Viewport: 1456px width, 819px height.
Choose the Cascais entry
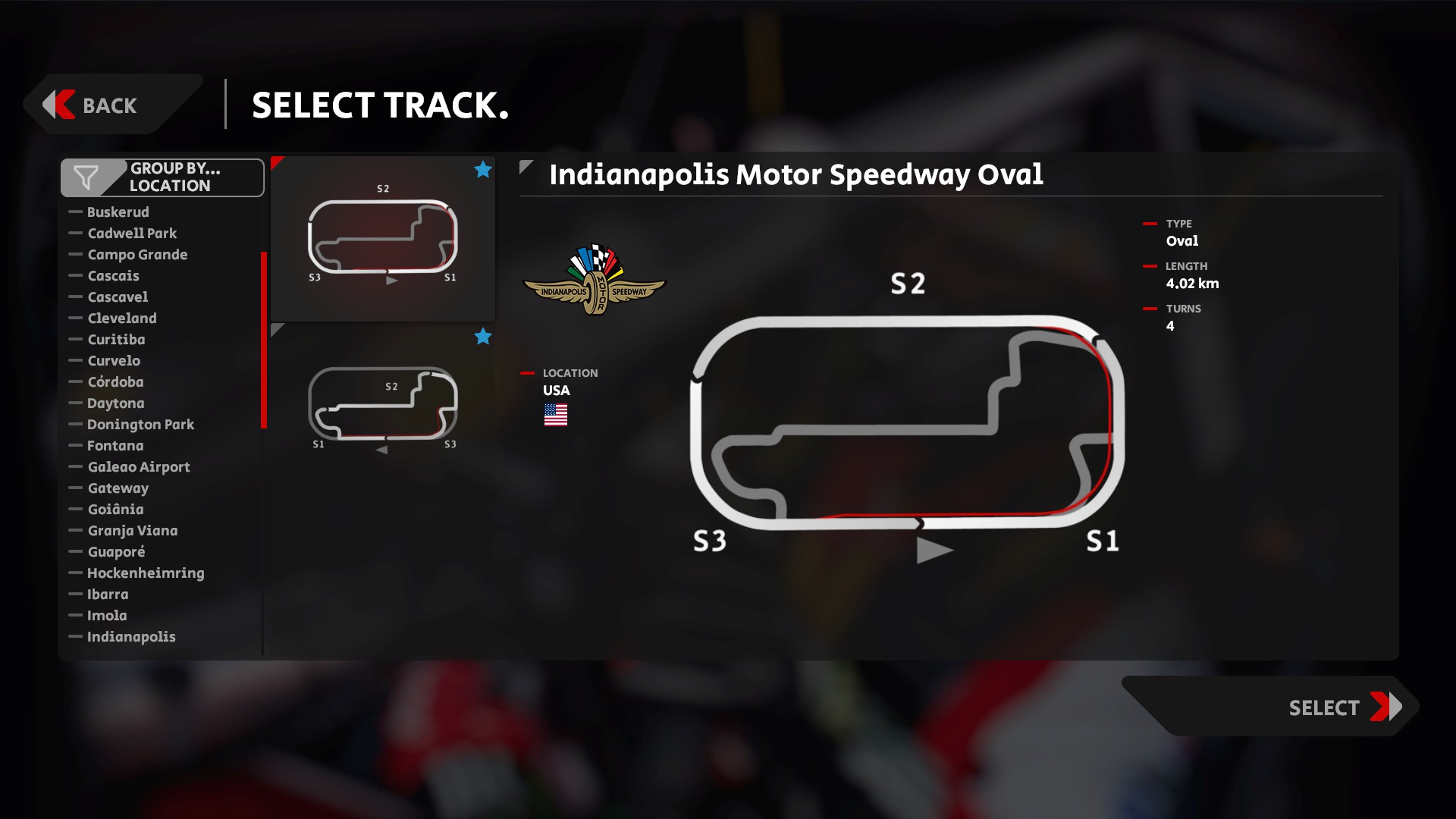[x=113, y=276]
